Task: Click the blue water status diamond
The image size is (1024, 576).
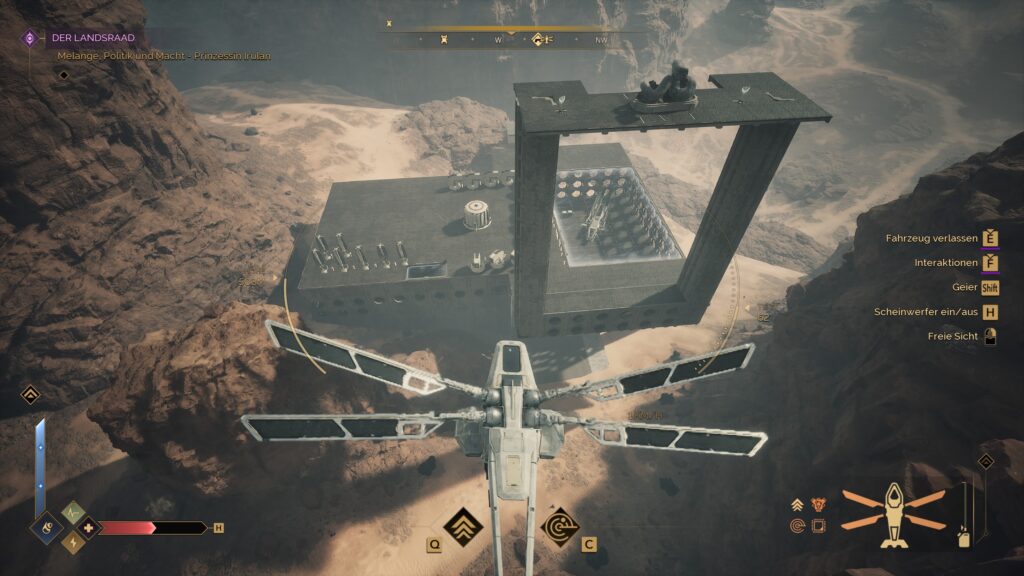Action: tap(46, 527)
